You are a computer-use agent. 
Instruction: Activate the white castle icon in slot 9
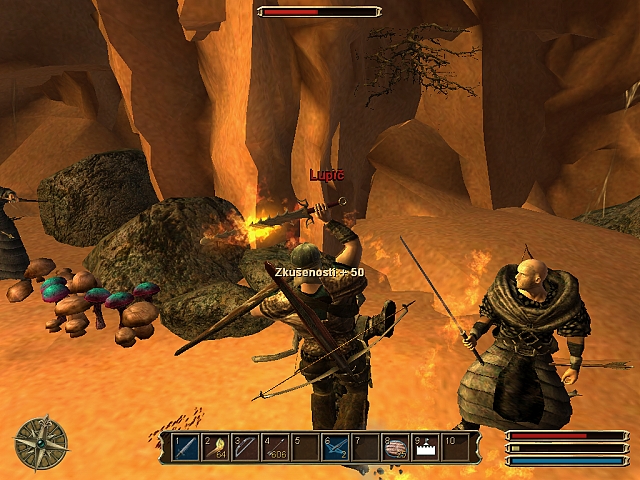click(426, 447)
